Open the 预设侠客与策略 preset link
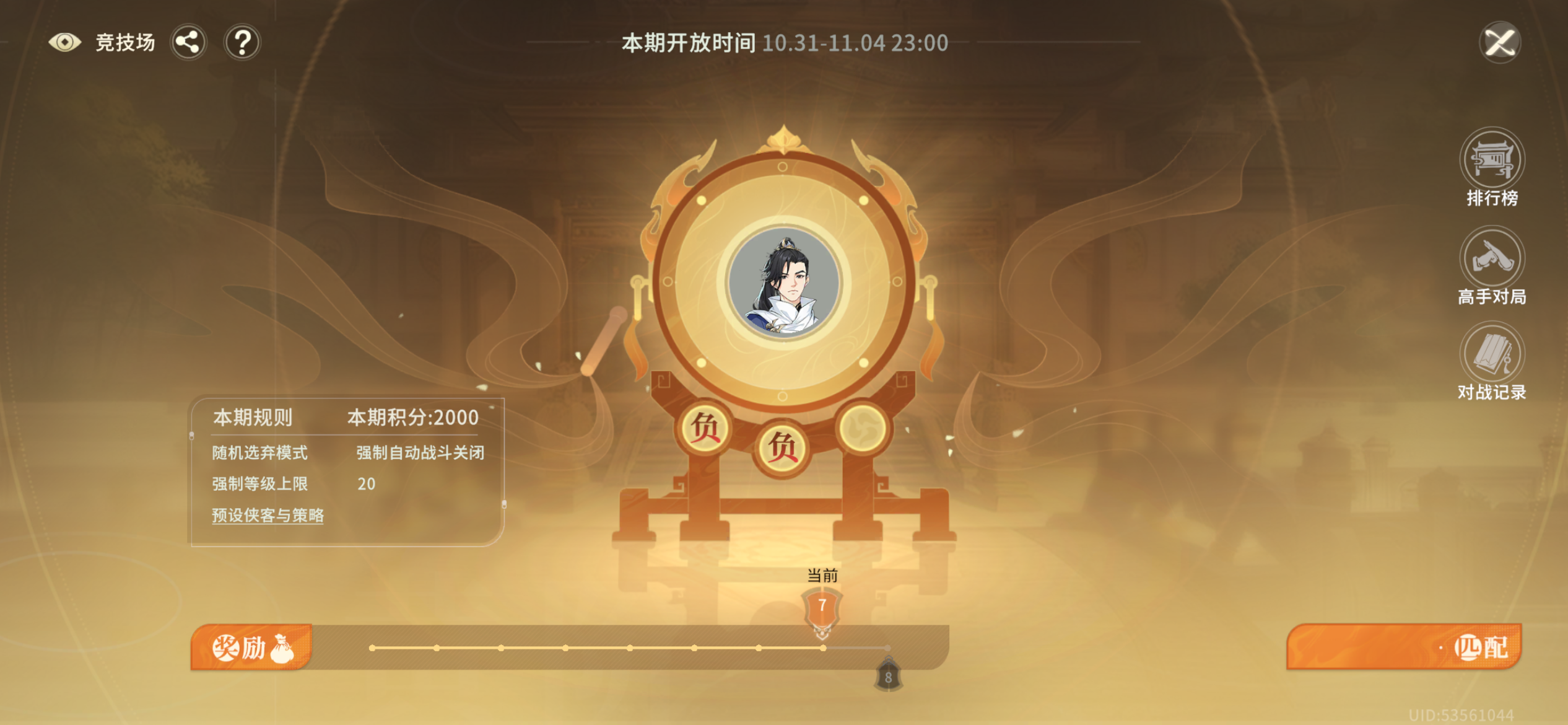The image size is (1568, 725). click(269, 515)
